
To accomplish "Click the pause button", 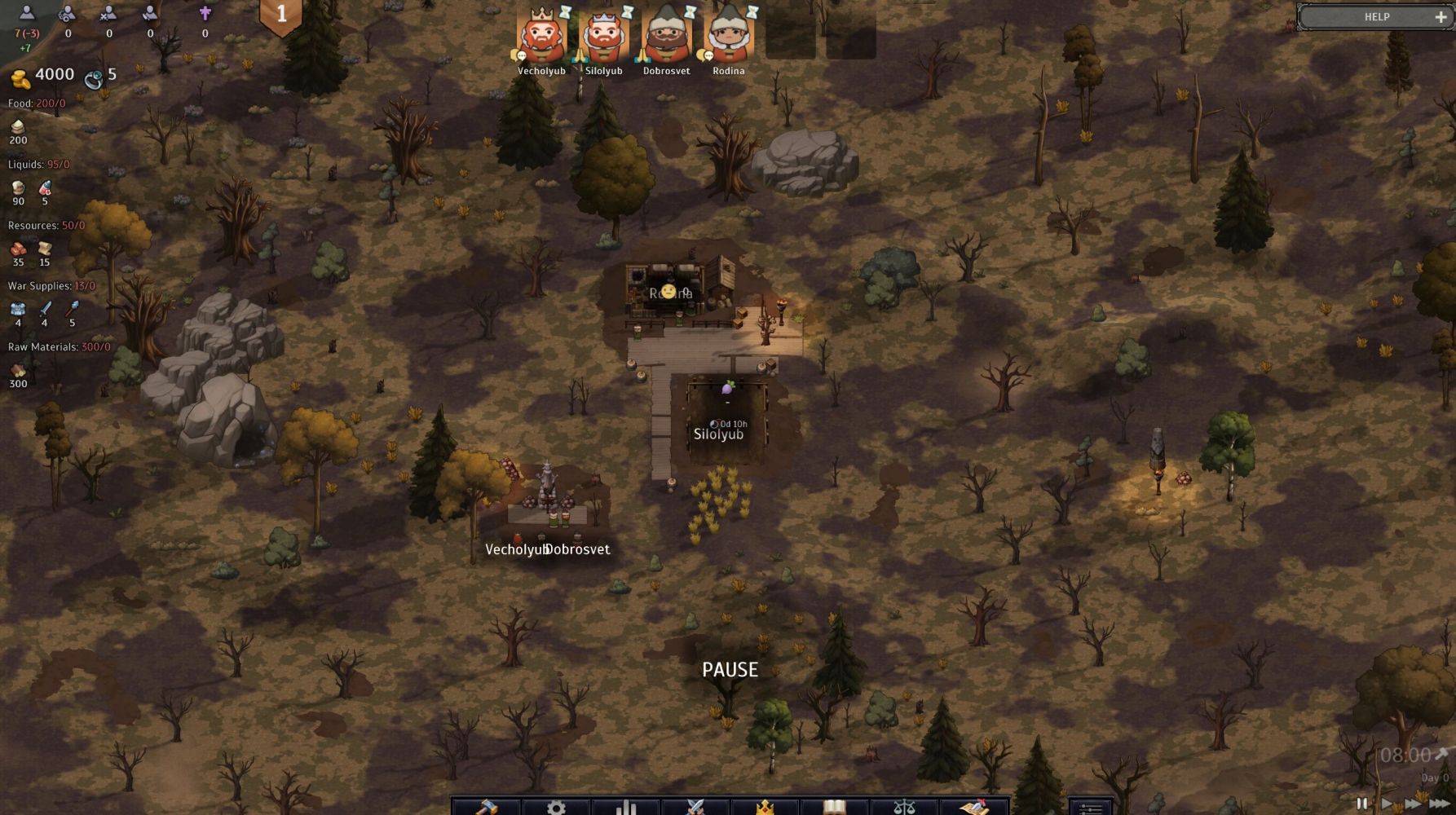I will pyautogui.click(x=1361, y=804).
